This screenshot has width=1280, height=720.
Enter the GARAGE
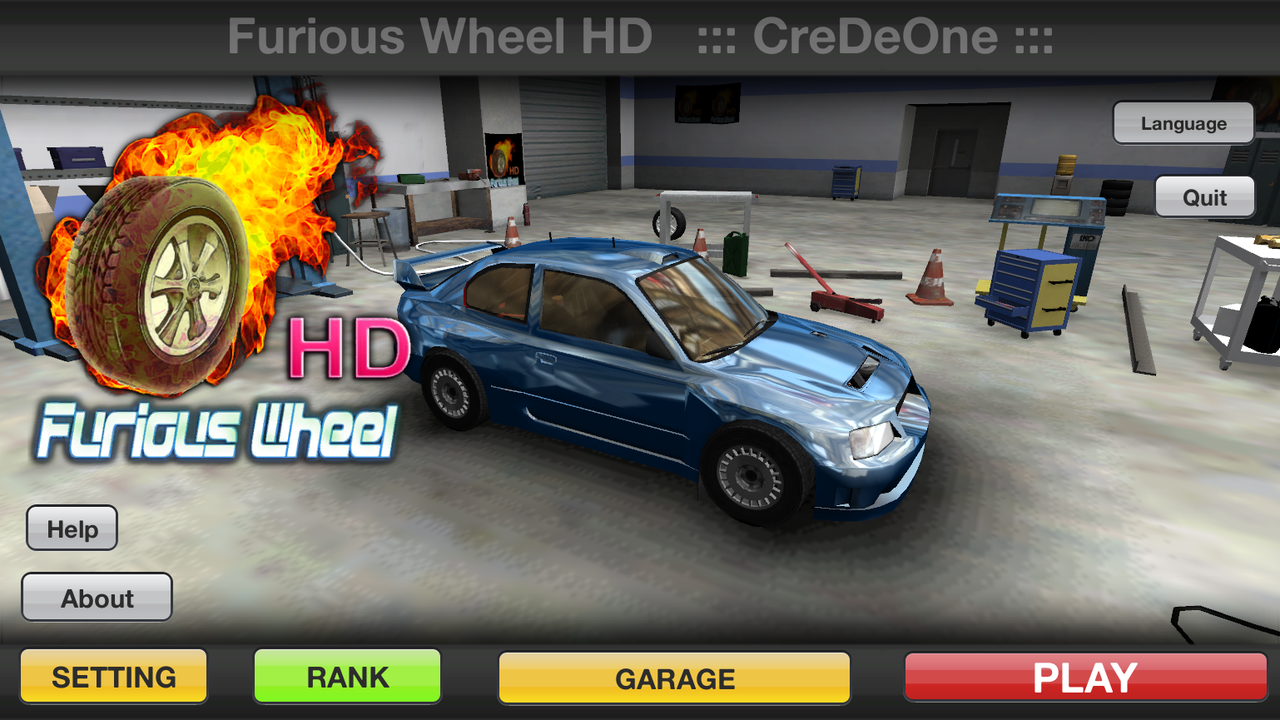click(674, 678)
